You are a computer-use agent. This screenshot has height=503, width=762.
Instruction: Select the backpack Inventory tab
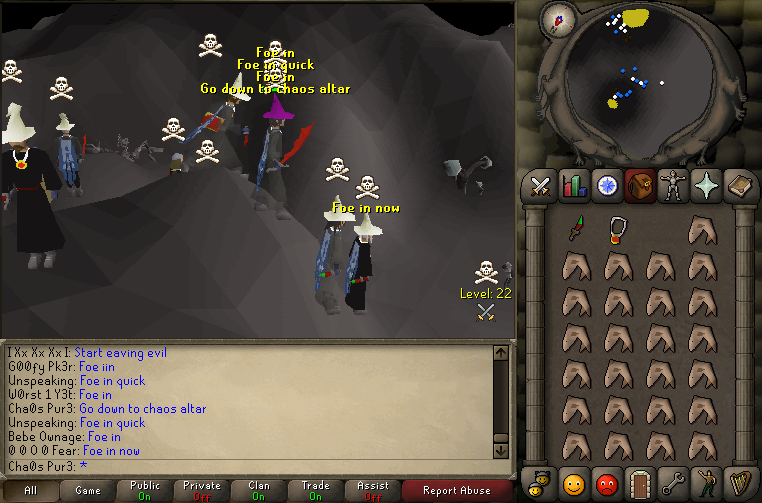pos(640,186)
